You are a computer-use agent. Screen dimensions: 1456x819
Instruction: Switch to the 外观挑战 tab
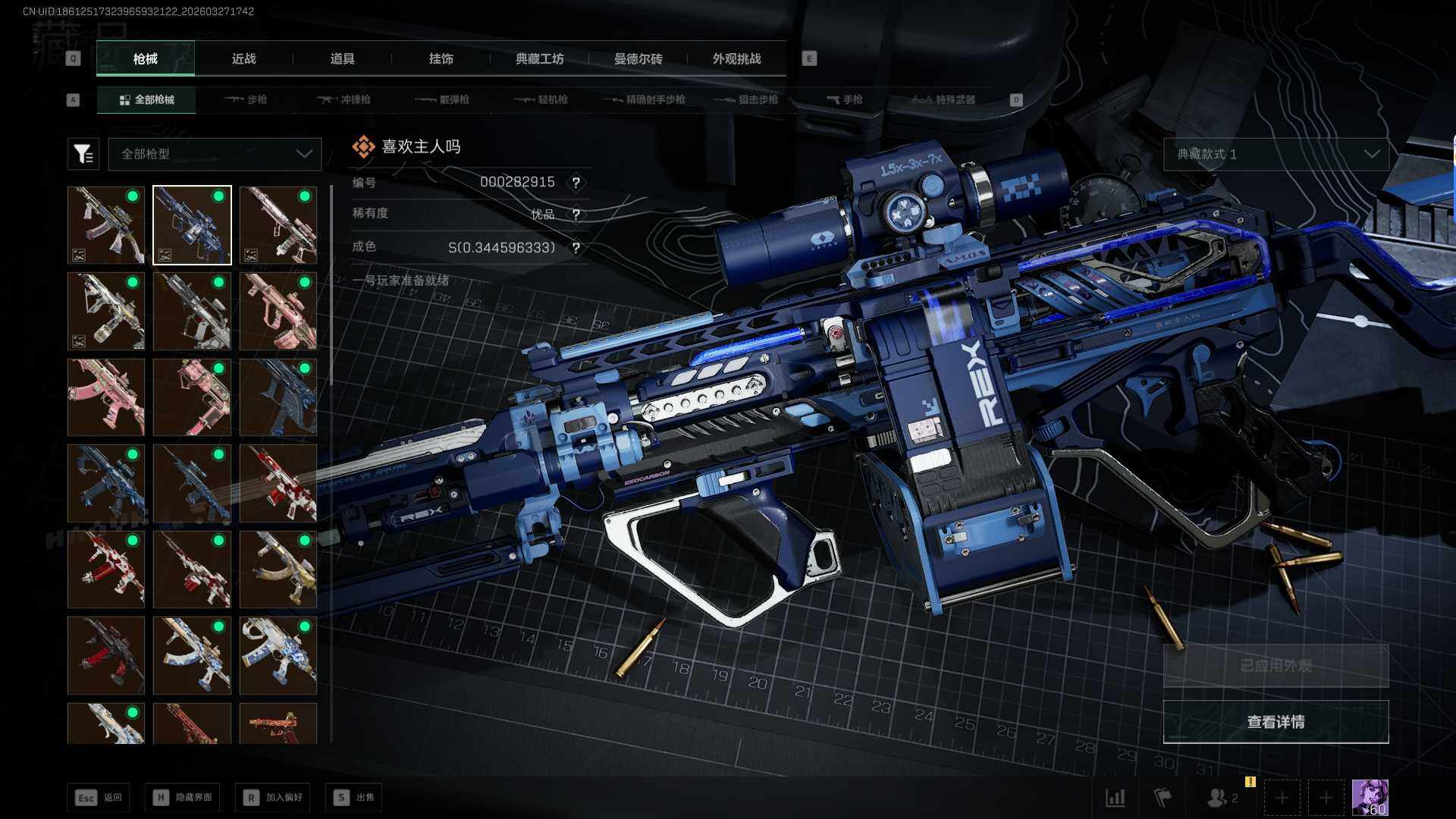coord(736,58)
